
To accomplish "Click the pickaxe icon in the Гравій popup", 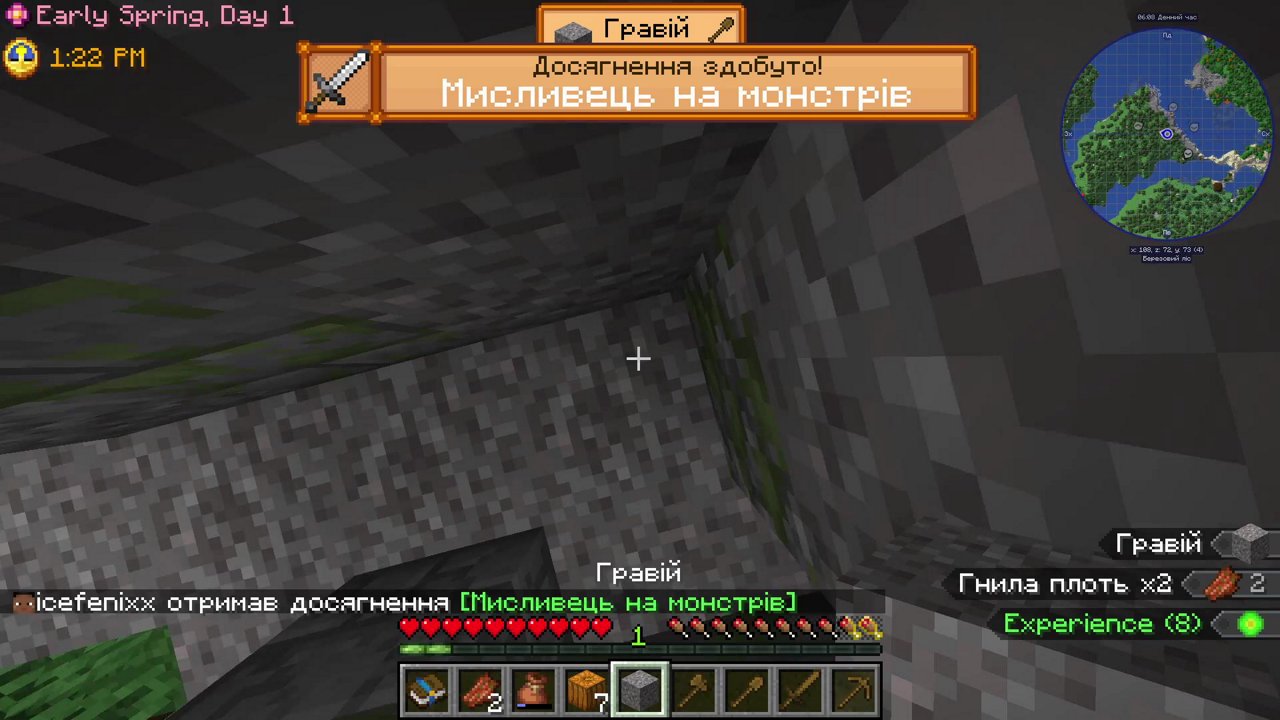I will [x=723, y=28].
